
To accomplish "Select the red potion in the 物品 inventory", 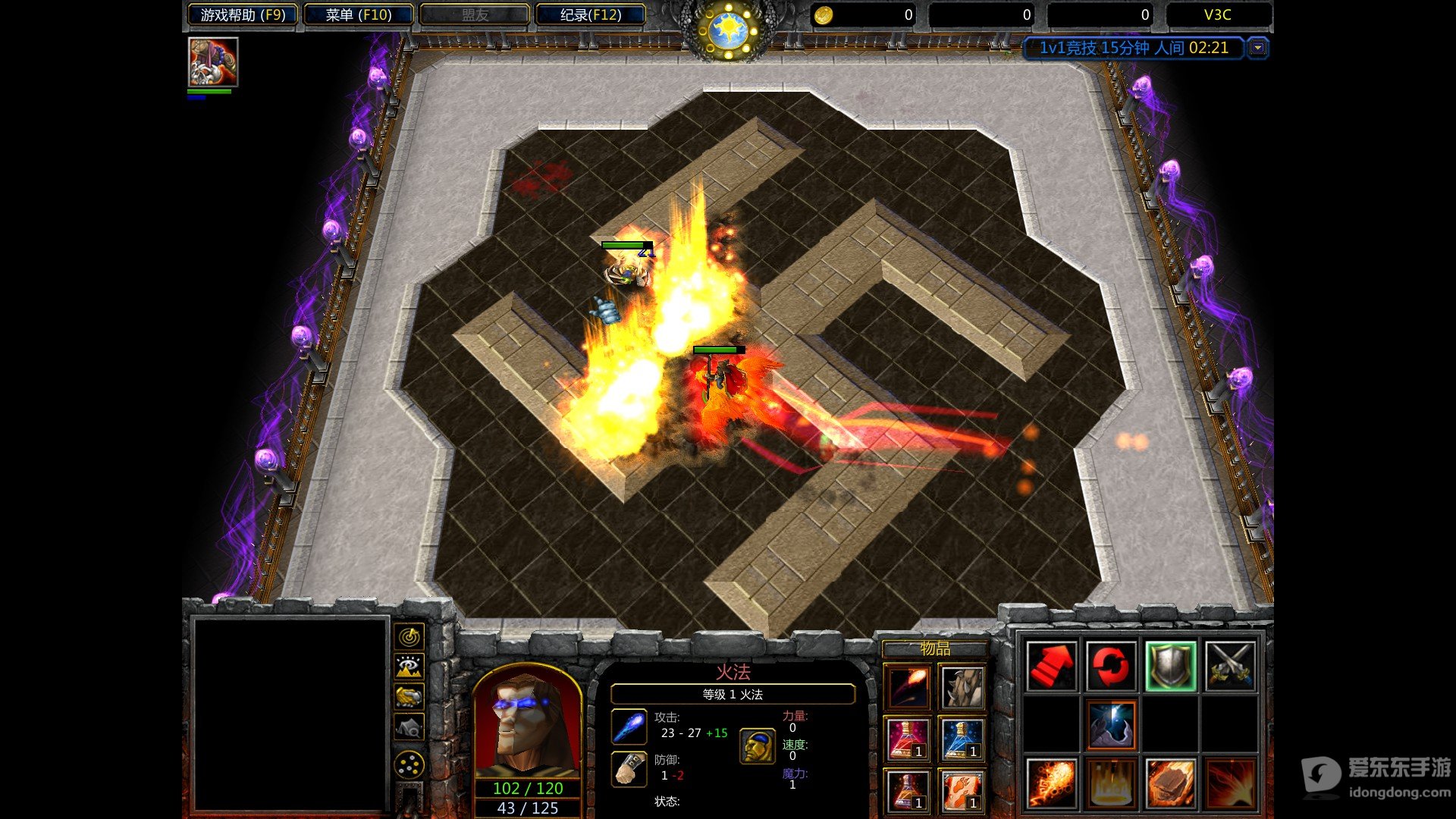I will [x=908, y=737].
